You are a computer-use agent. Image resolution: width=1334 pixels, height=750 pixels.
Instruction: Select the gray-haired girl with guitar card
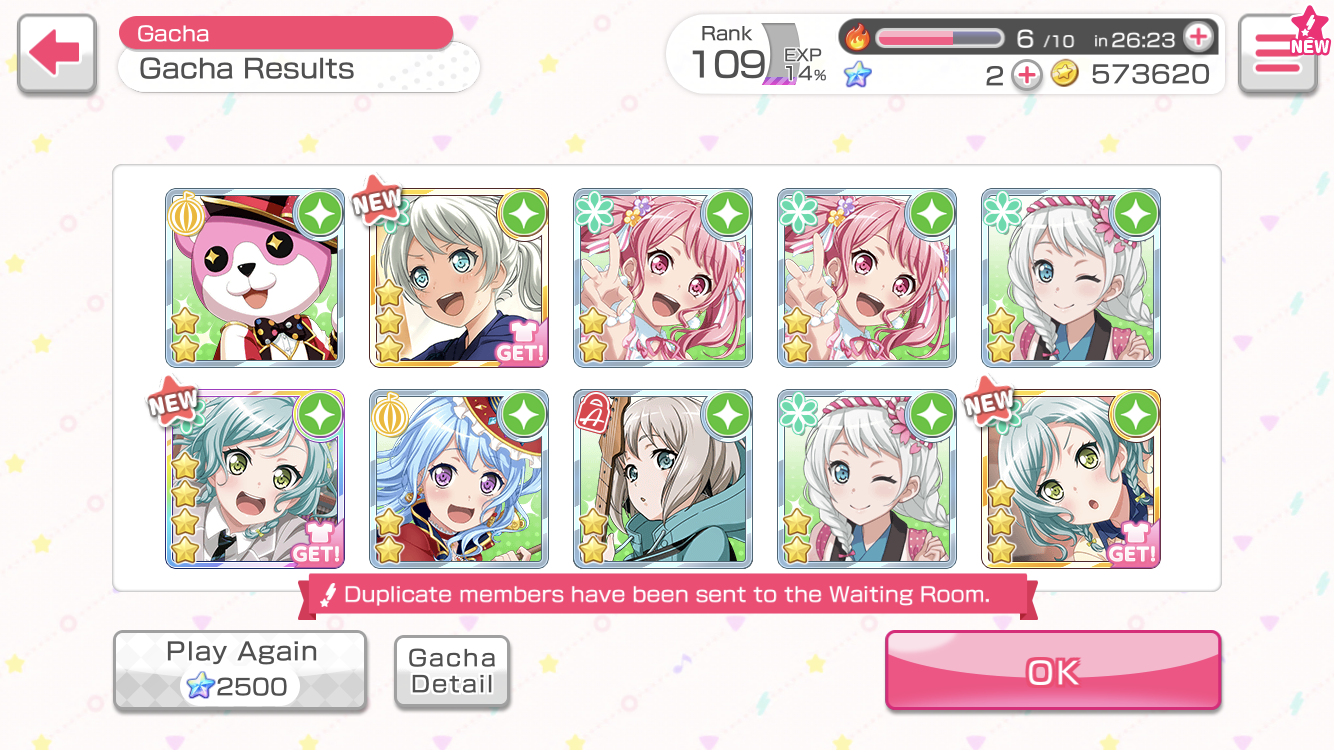663,479
